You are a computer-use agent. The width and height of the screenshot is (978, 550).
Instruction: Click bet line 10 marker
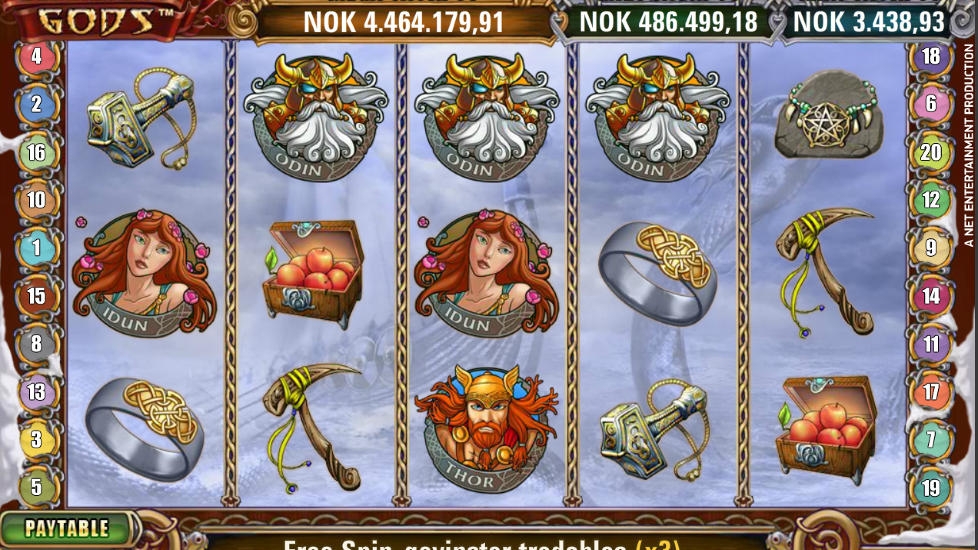pos(36,200)
